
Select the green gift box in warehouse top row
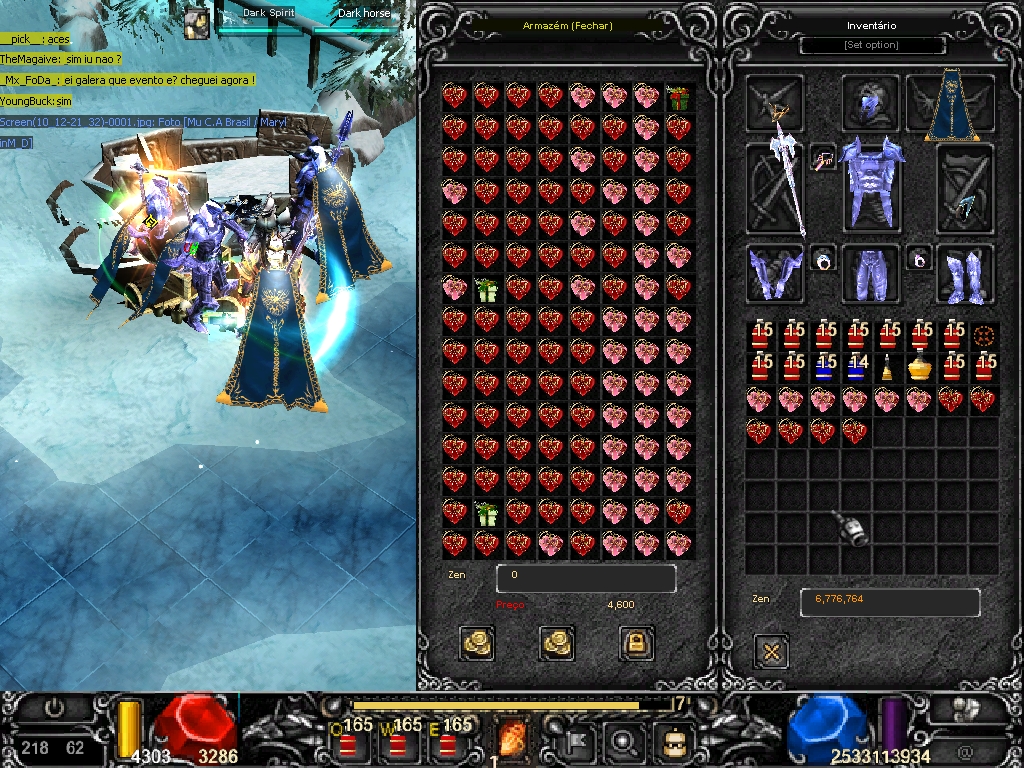tap(679, 97)
